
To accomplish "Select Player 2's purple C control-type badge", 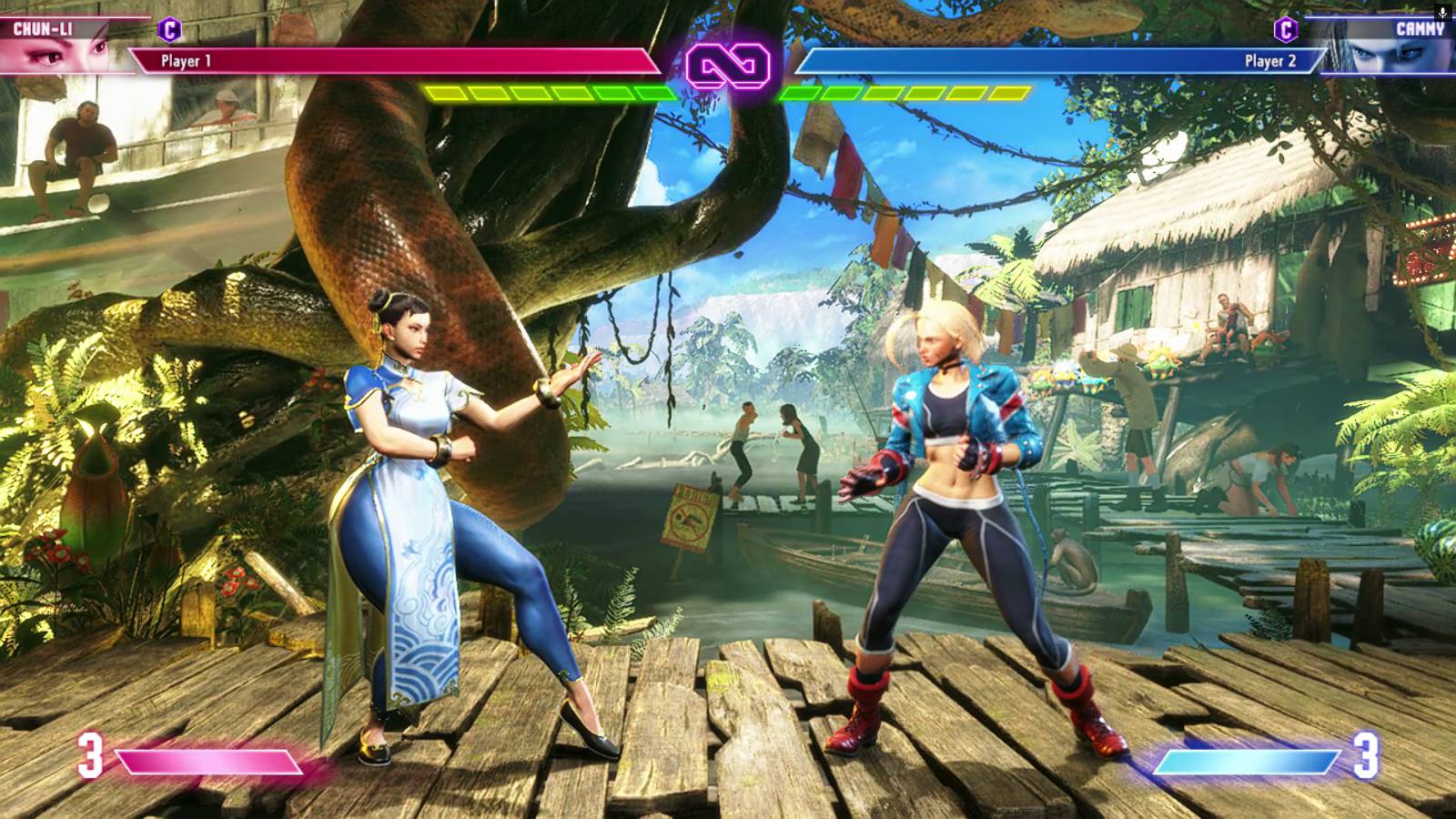I will (1285, 30).
